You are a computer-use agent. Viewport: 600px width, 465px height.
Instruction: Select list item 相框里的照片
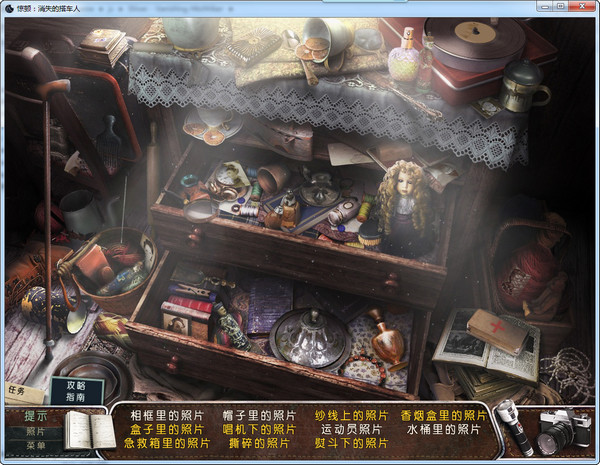click(x=167, y=415)
